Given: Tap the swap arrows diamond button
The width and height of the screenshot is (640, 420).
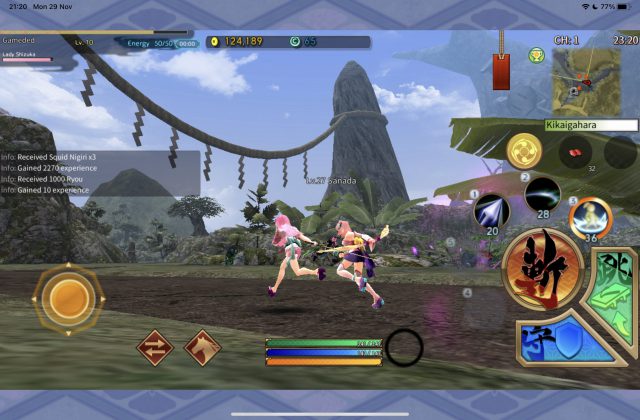Looking at the screenshot, I should pyautogui.click(x=155, y=348).
